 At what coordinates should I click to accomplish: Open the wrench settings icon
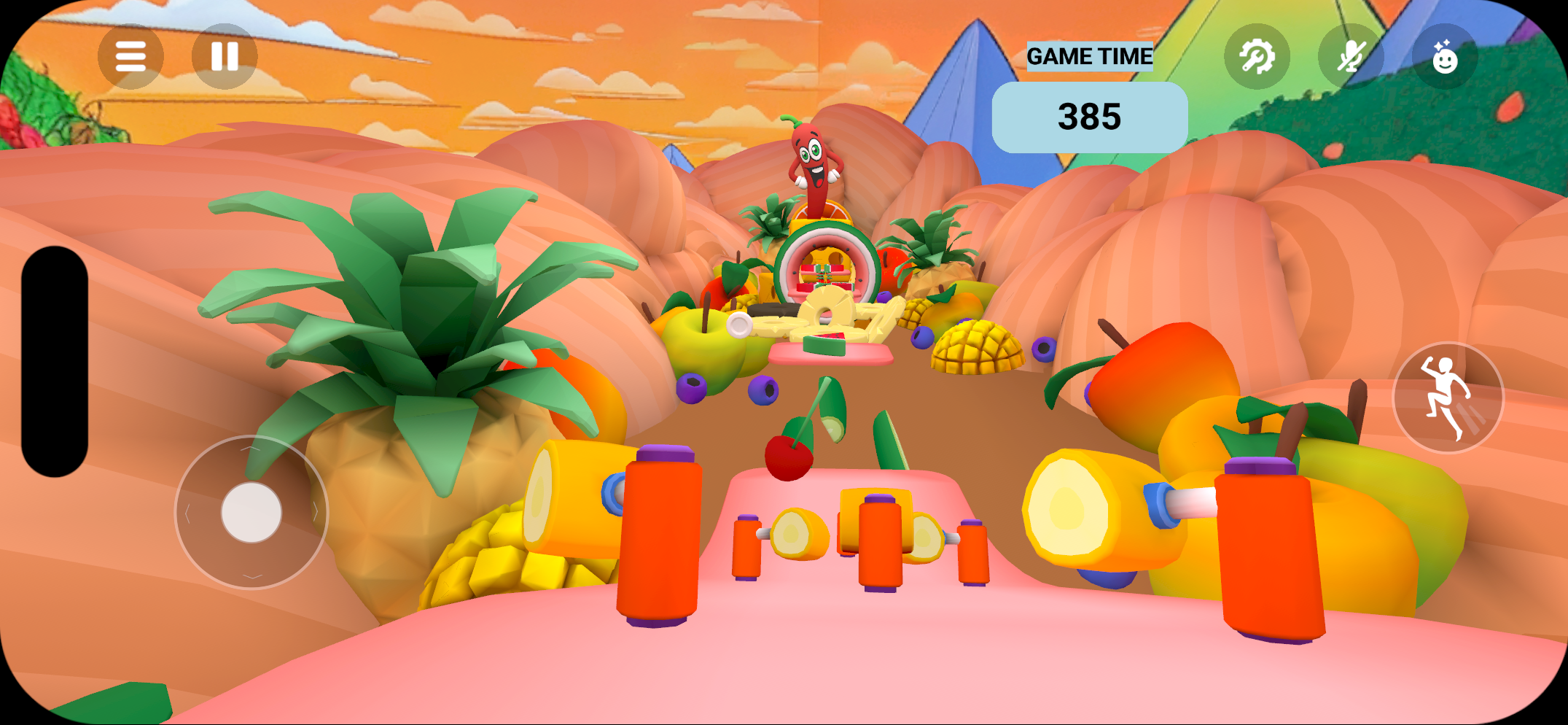pos(1257,56)
